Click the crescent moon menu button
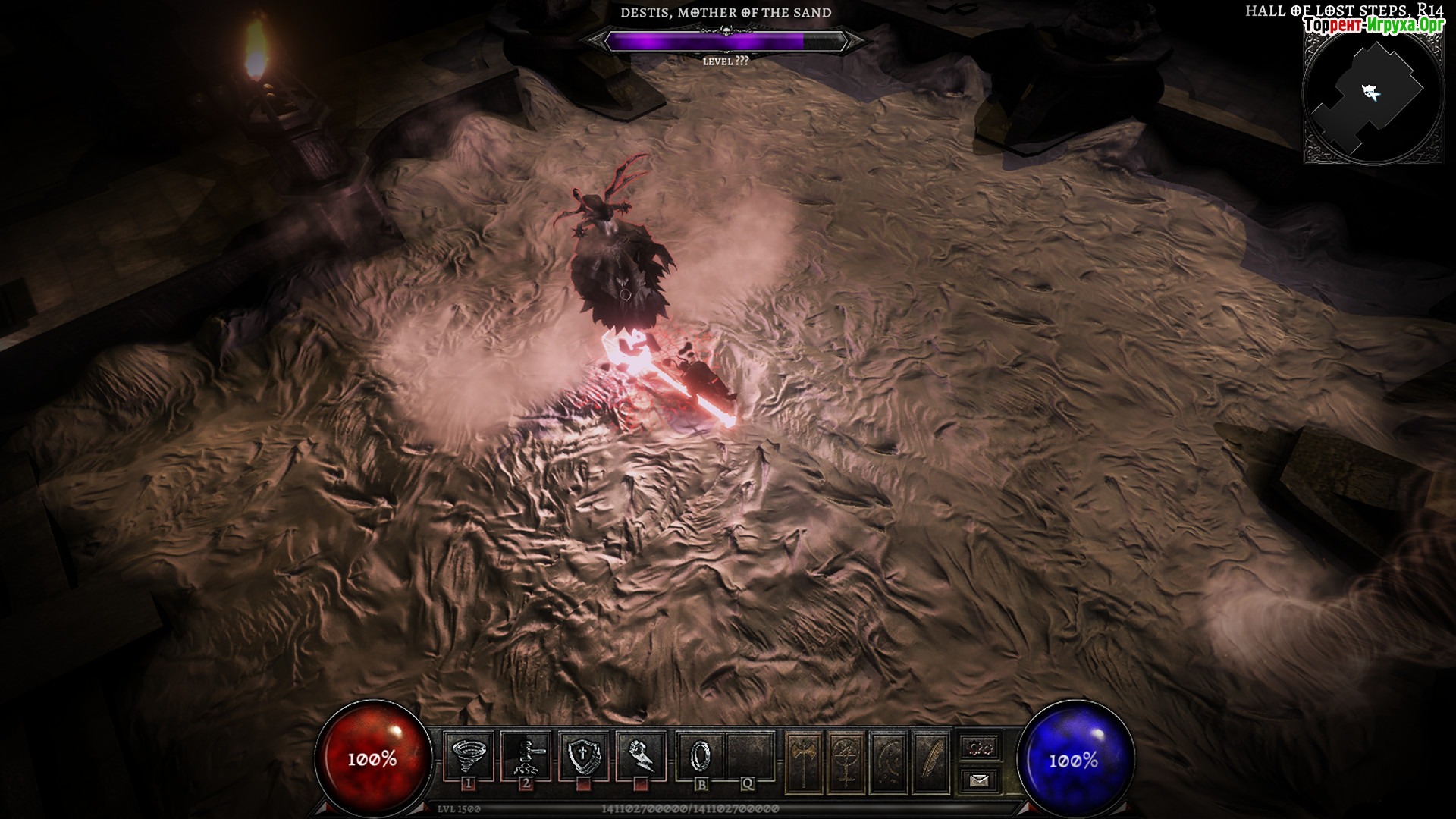The image size is (1456, 819). (x=889, y=761)
